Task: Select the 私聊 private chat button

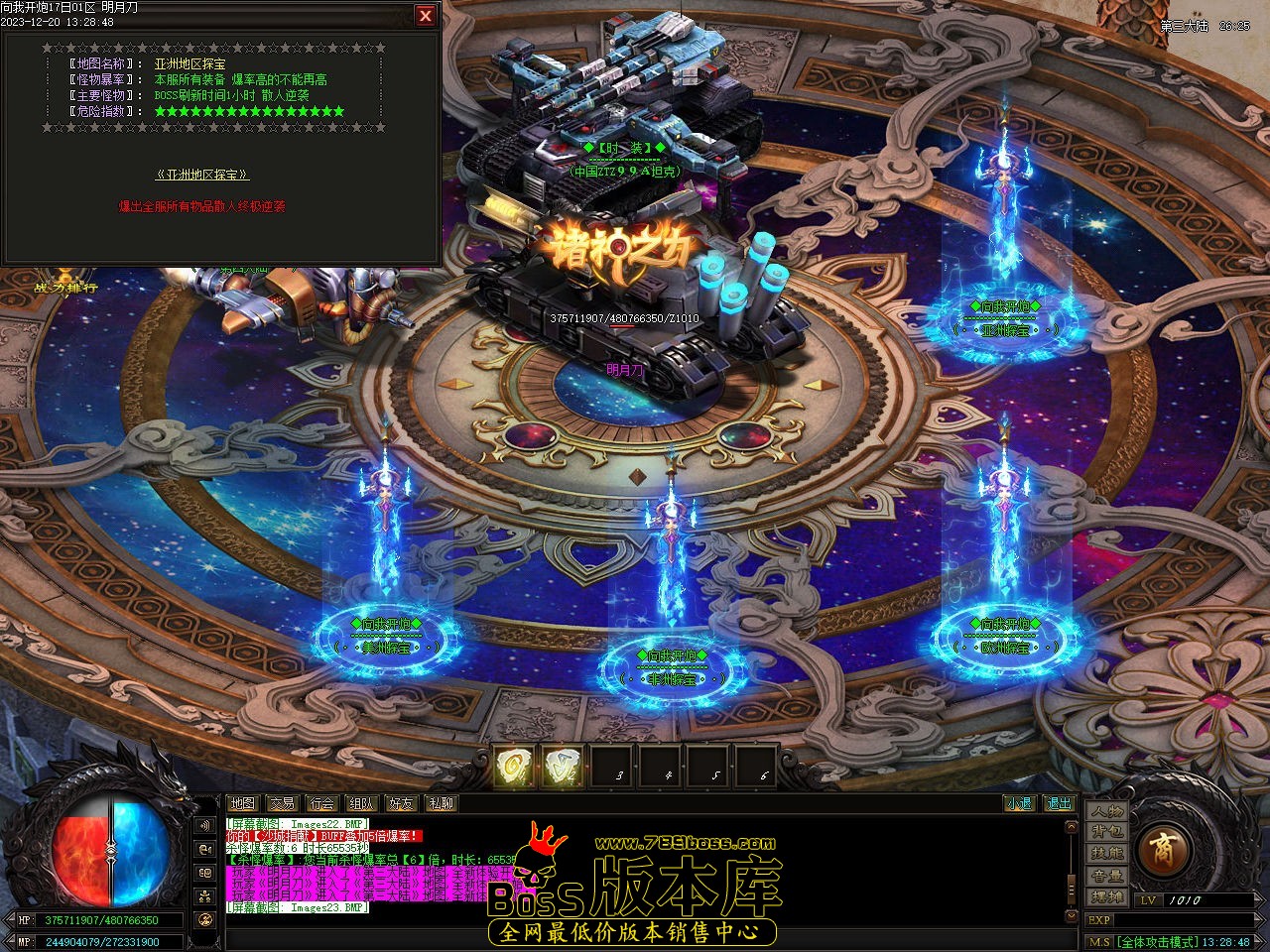Action: pos(441,803)
